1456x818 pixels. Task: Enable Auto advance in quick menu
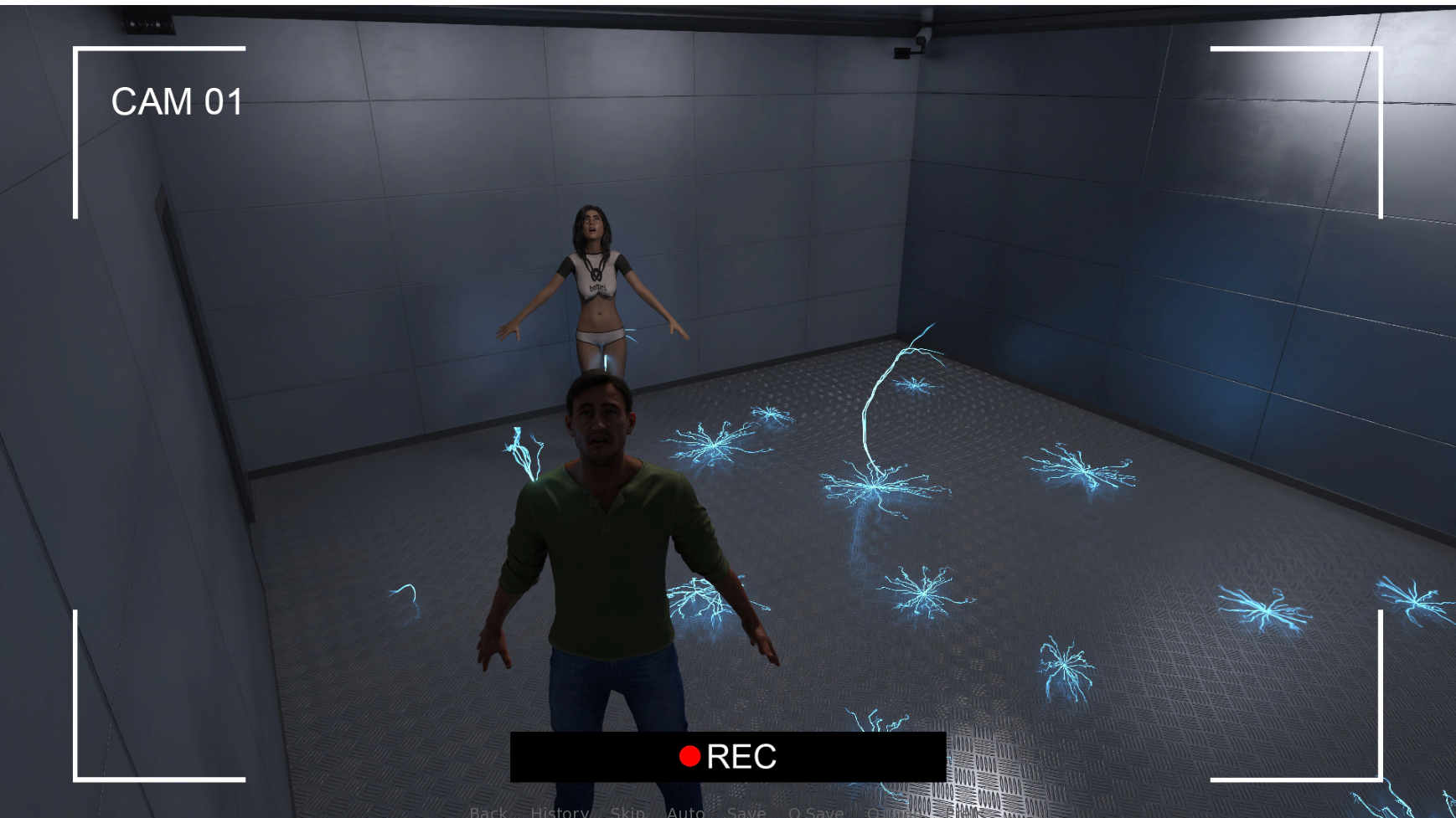point(685,812)
